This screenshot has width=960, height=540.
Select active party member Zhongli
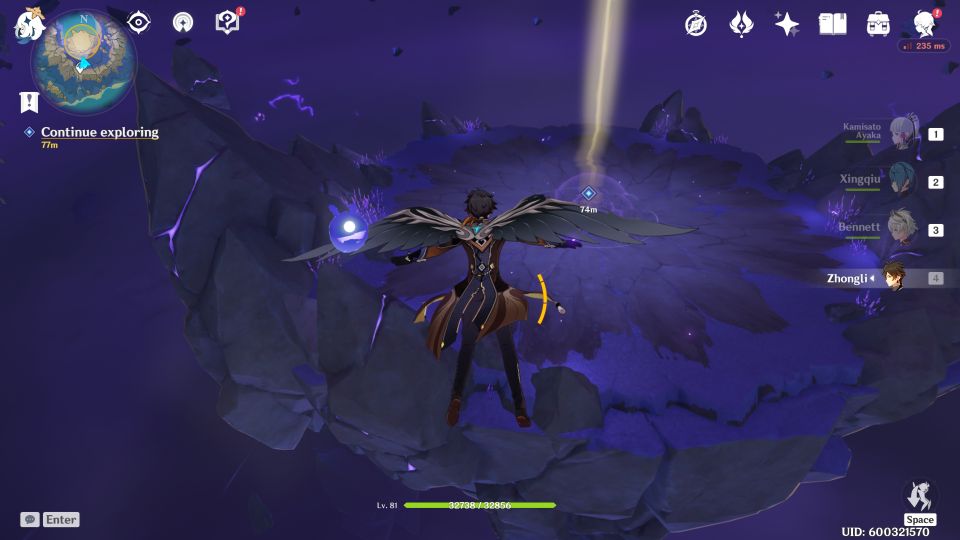coord(894,278)
